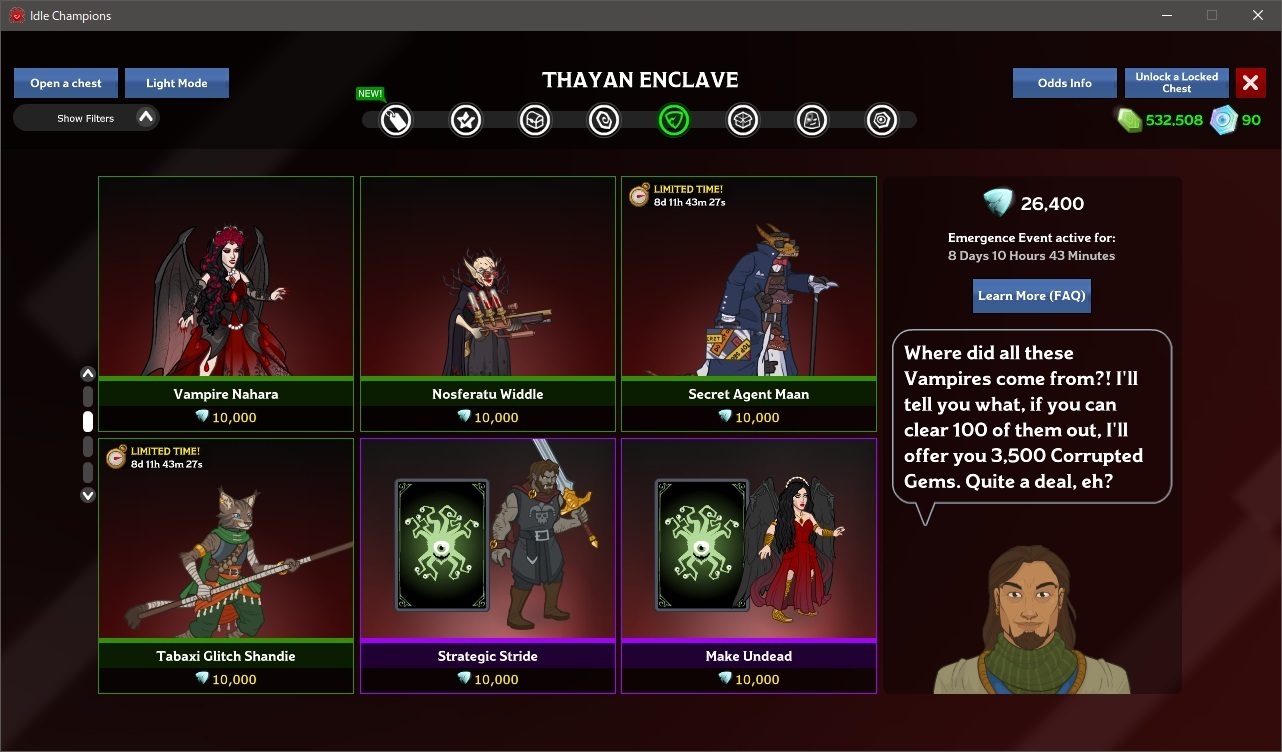Screen dimensions: 1282x752
Task: Open the price tag shop tab
Action: point(396,121)
